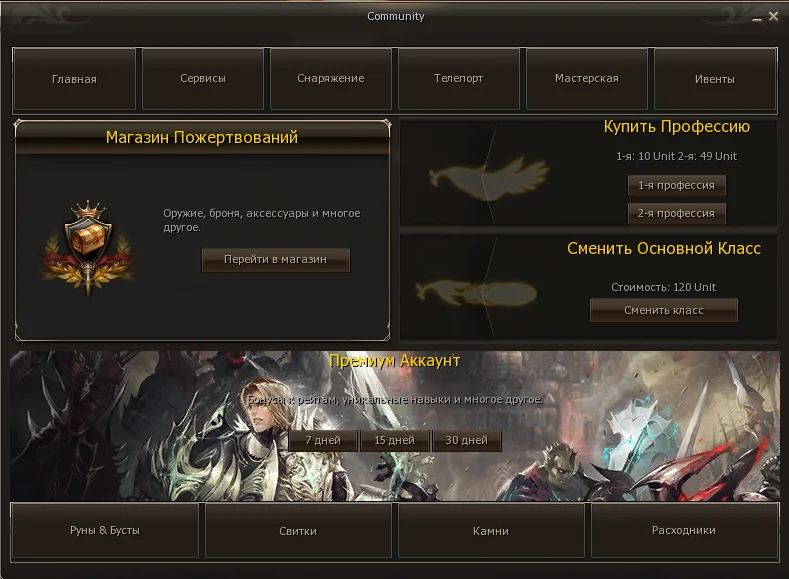The height and width of the screenshot is (579, 789).
Task: Pick the 30 дней premium option
Action: pos(466,440)
